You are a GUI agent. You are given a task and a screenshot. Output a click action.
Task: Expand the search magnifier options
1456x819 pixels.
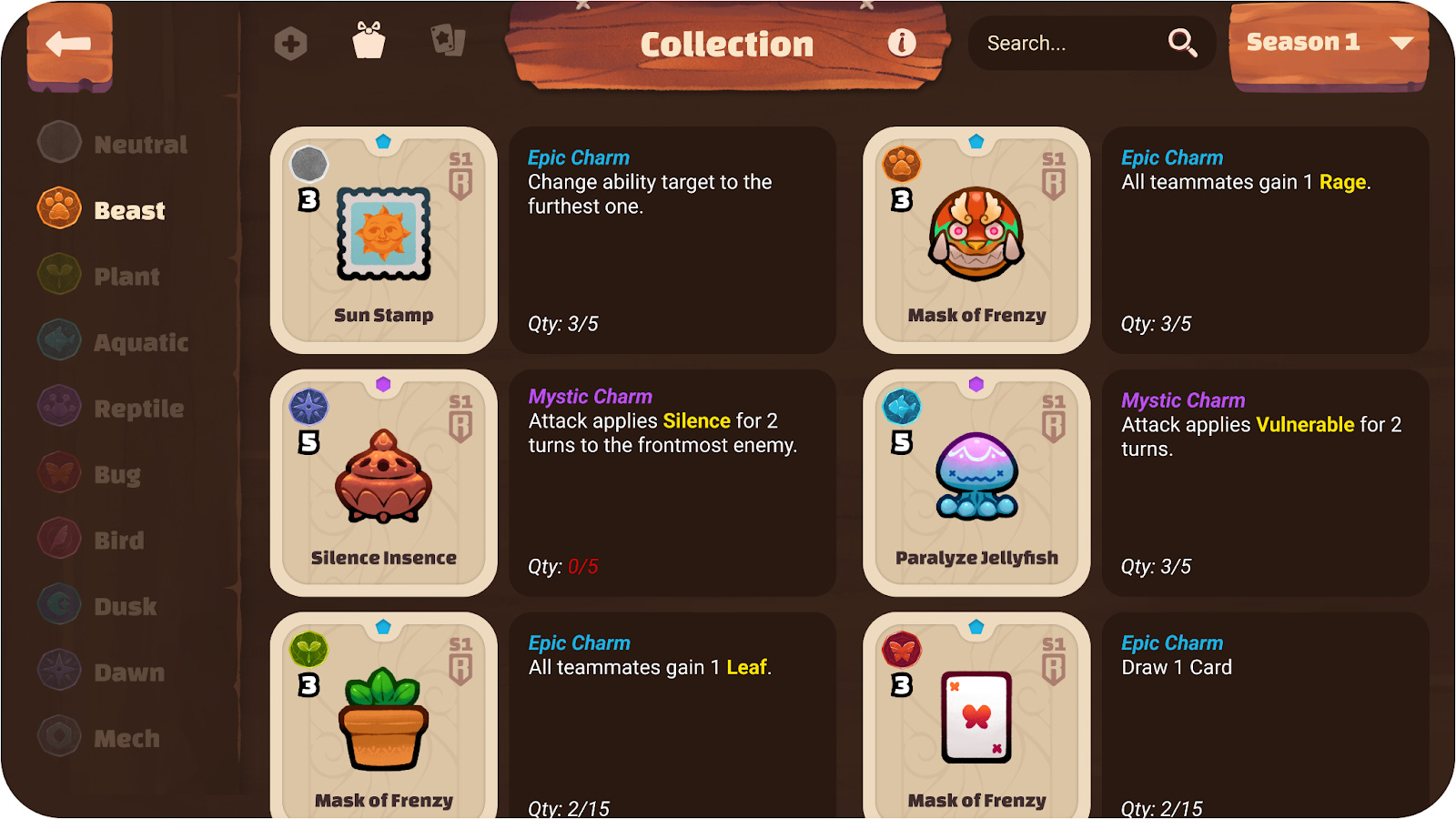tap(1182, 43)
